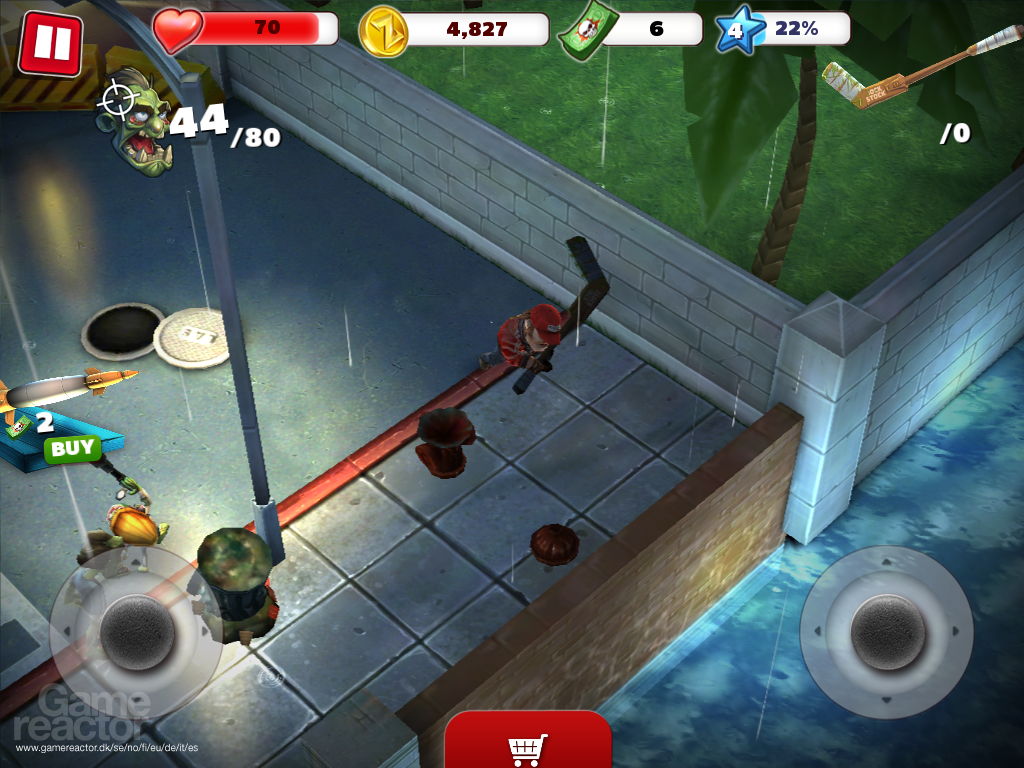Buy the rocket missile power-up

click(x=72, y=448)
